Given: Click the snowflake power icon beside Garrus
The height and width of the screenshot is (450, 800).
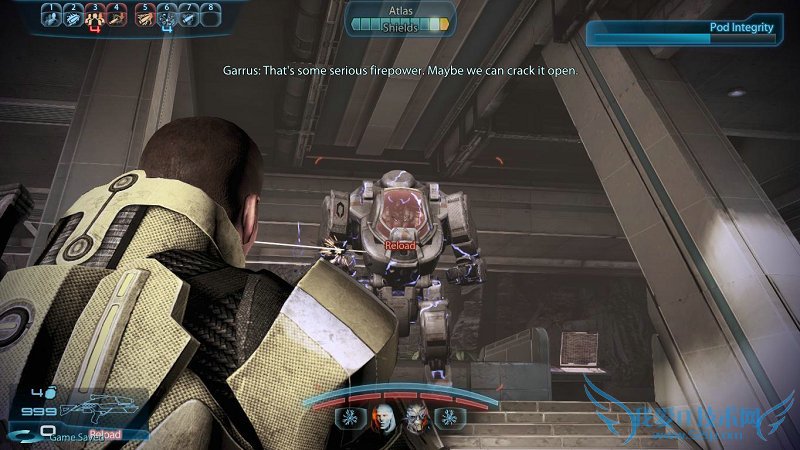Looking at the screenshot, I should pyautogui.click(x=449, y=417).
